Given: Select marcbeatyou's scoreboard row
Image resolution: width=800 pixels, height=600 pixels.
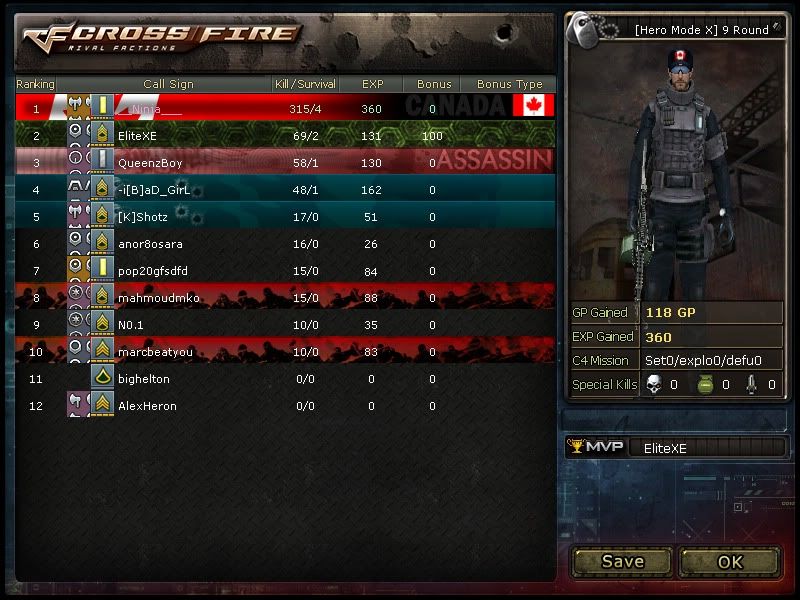Looking at the screenshot, I should (285, 351).
